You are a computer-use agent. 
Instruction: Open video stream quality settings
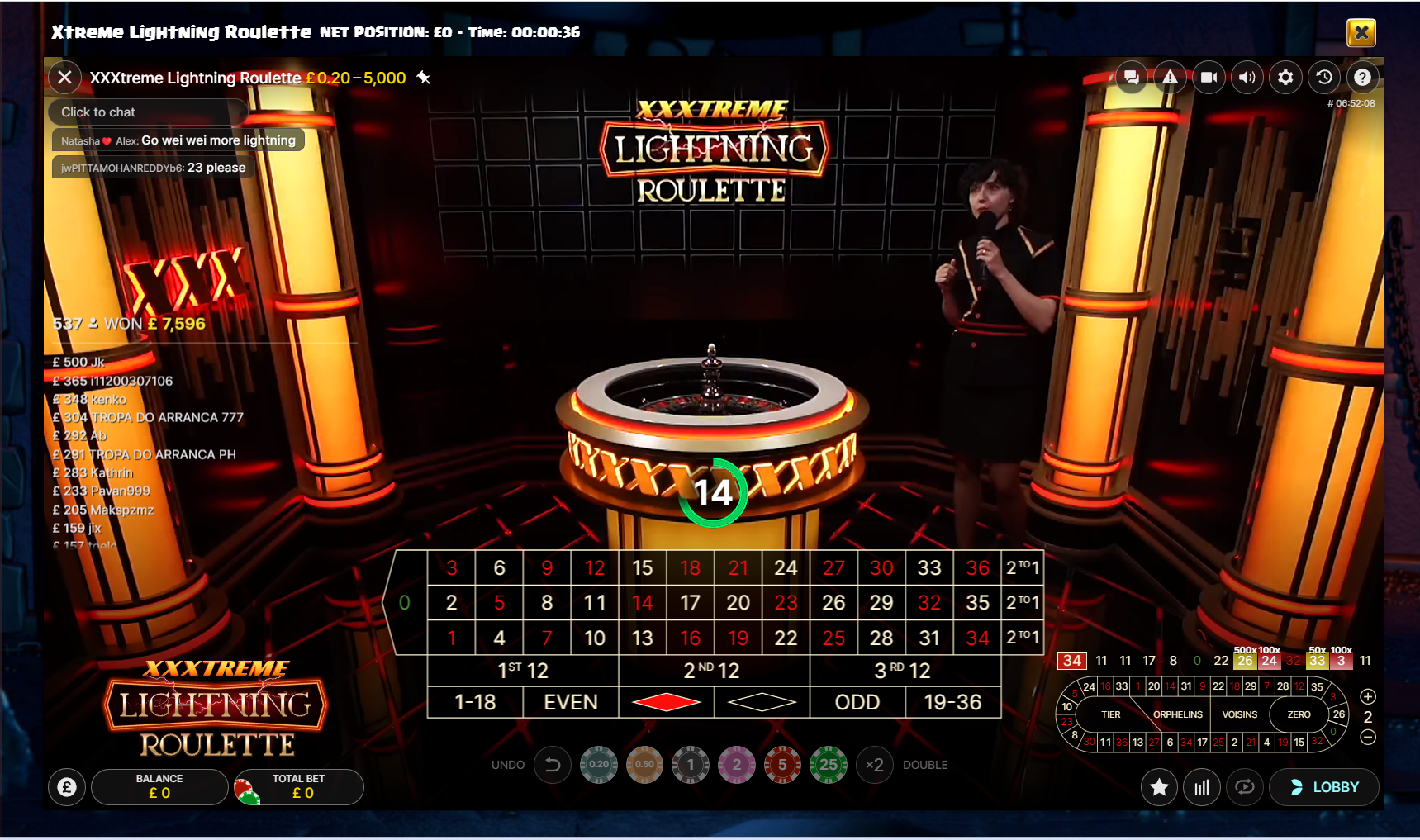click(x=1209, y=77)
